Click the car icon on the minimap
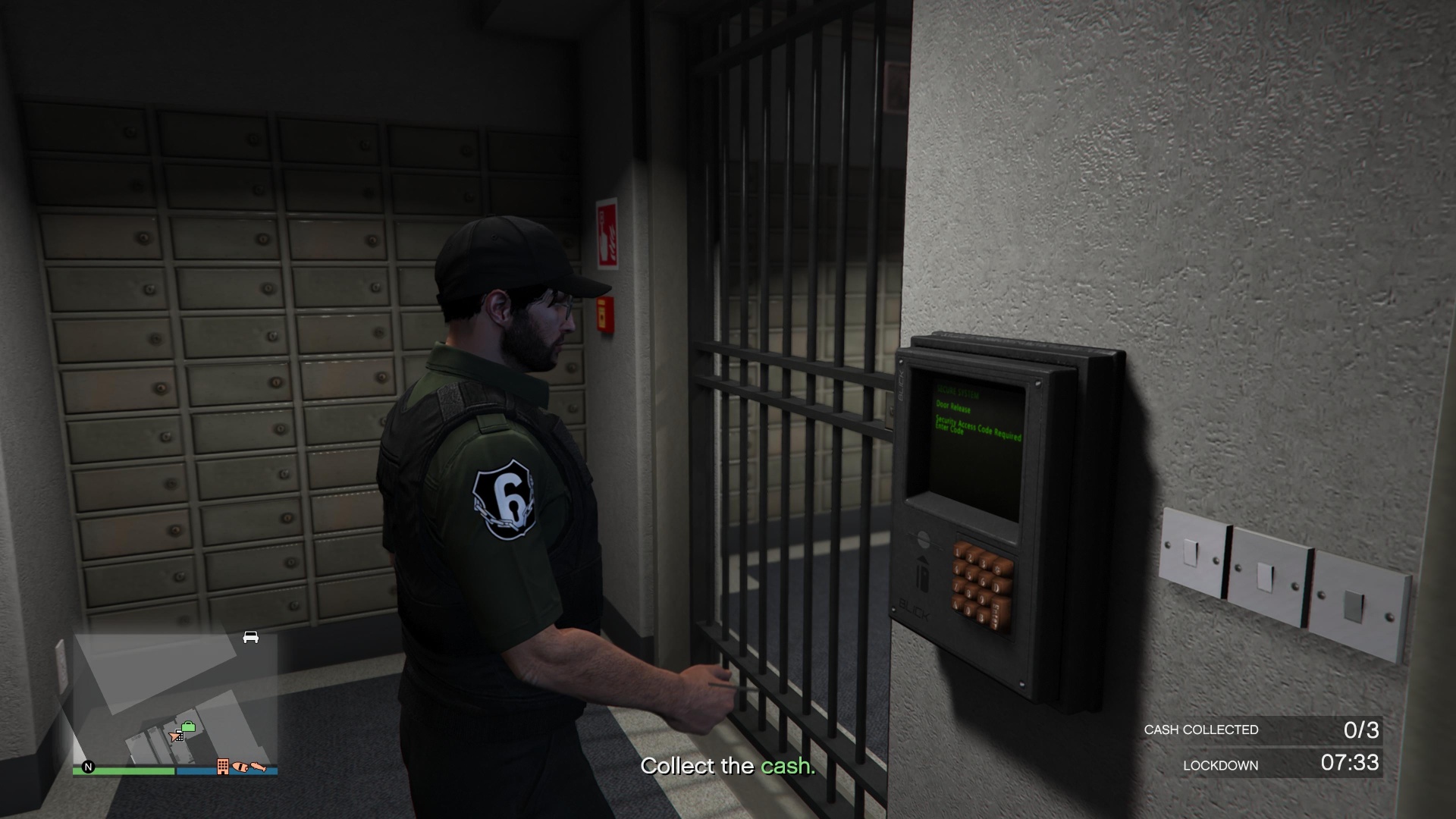Screen dimensions: 1456x819 (250, 637)
